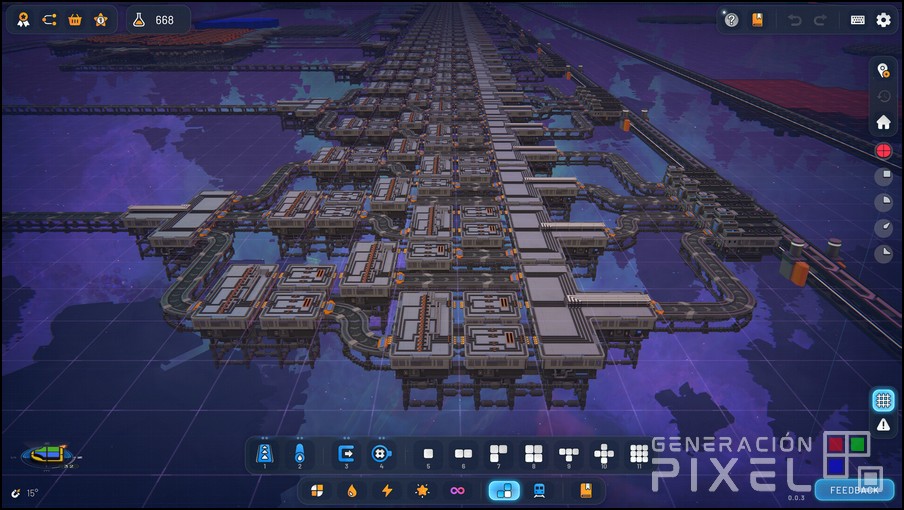This screenshot has width=904, height=510.
Task: Open the orange bookmark in the top bar
Action: pyautogui.click(x=758, y=20)
